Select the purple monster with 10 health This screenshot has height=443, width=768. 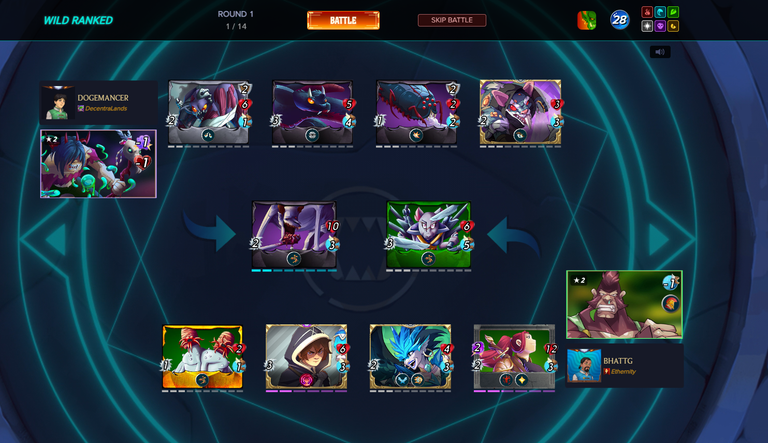pos(294,235)
